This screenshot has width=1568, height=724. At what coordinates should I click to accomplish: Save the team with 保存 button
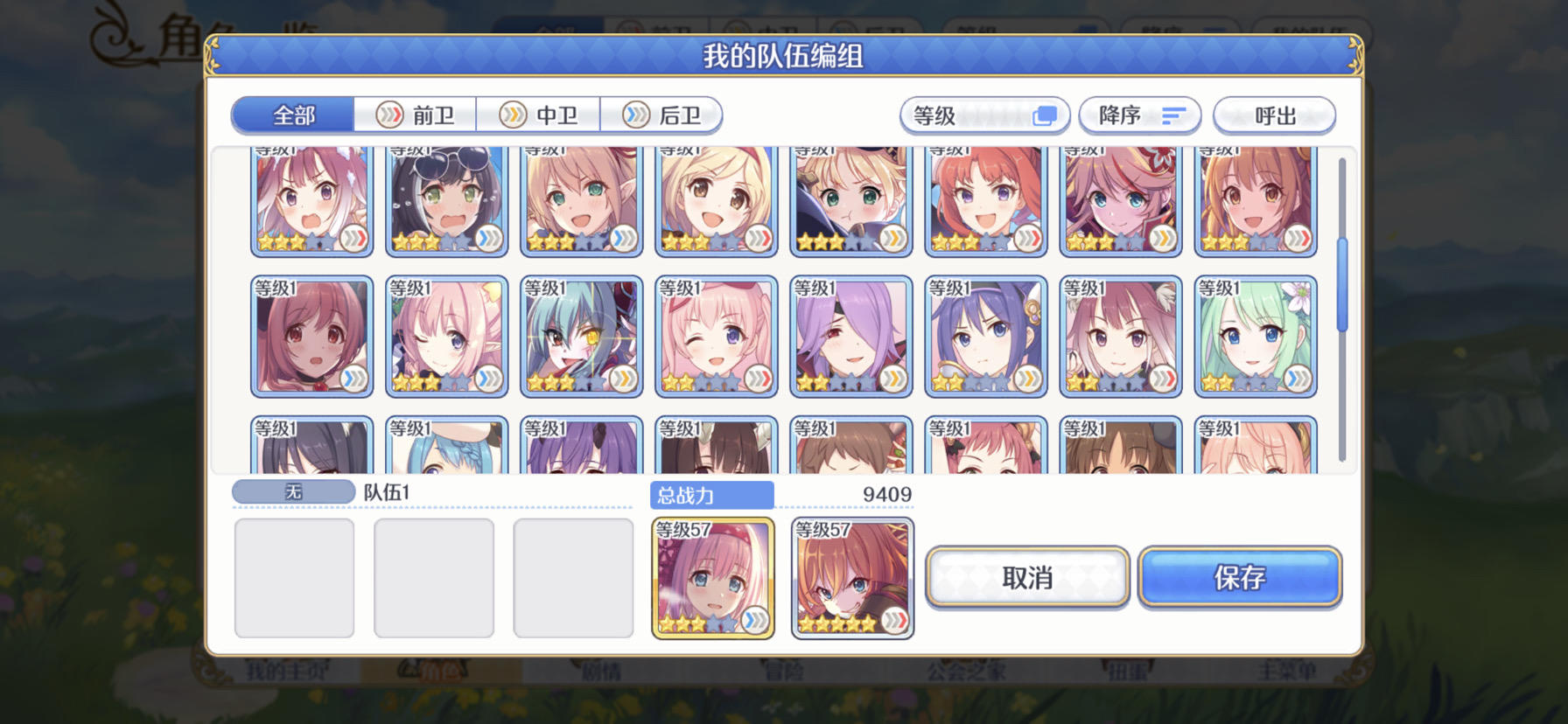pyautogui.click(x=1241, y=577)
